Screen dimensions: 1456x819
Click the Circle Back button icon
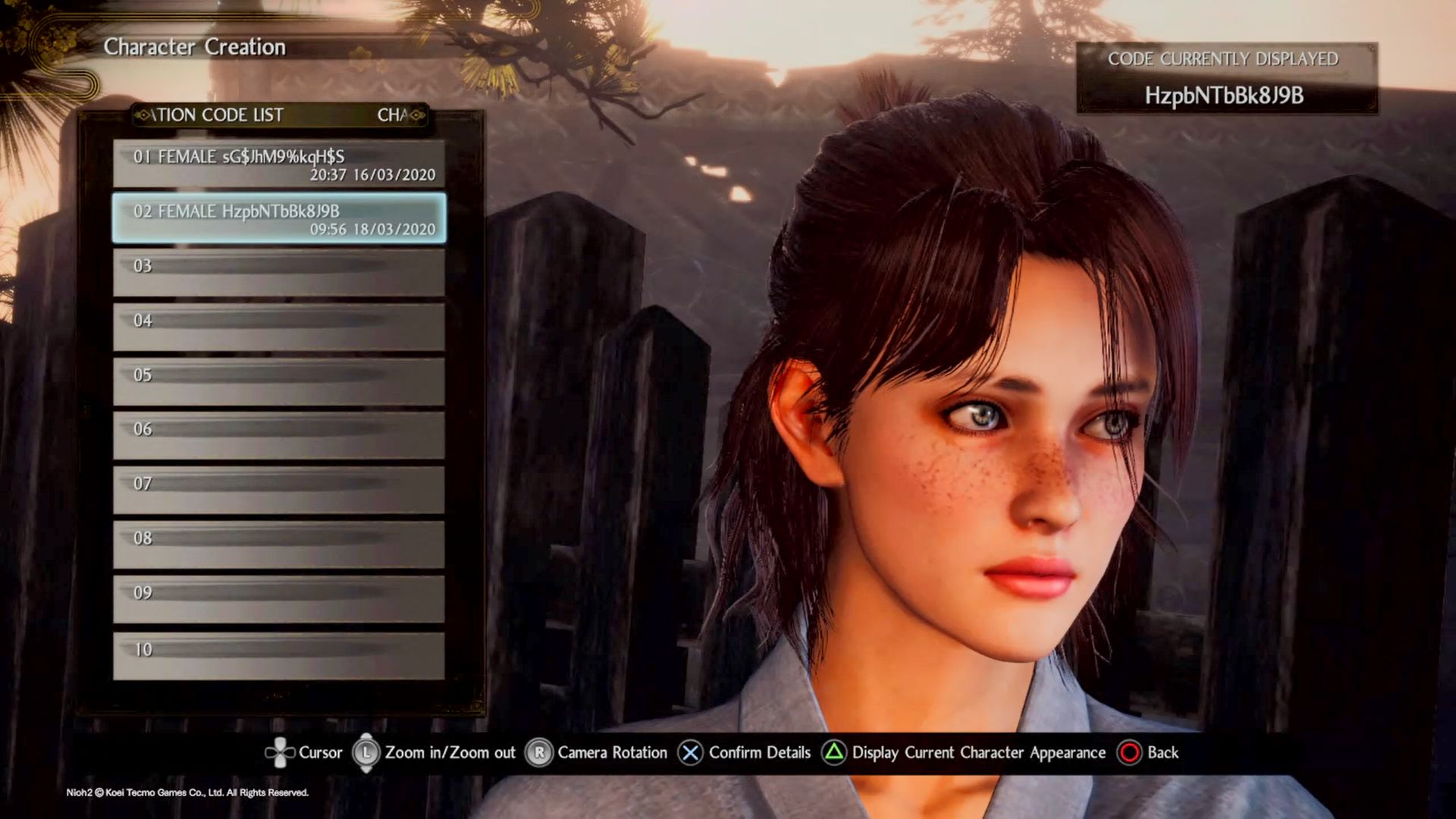[1131, 752]
